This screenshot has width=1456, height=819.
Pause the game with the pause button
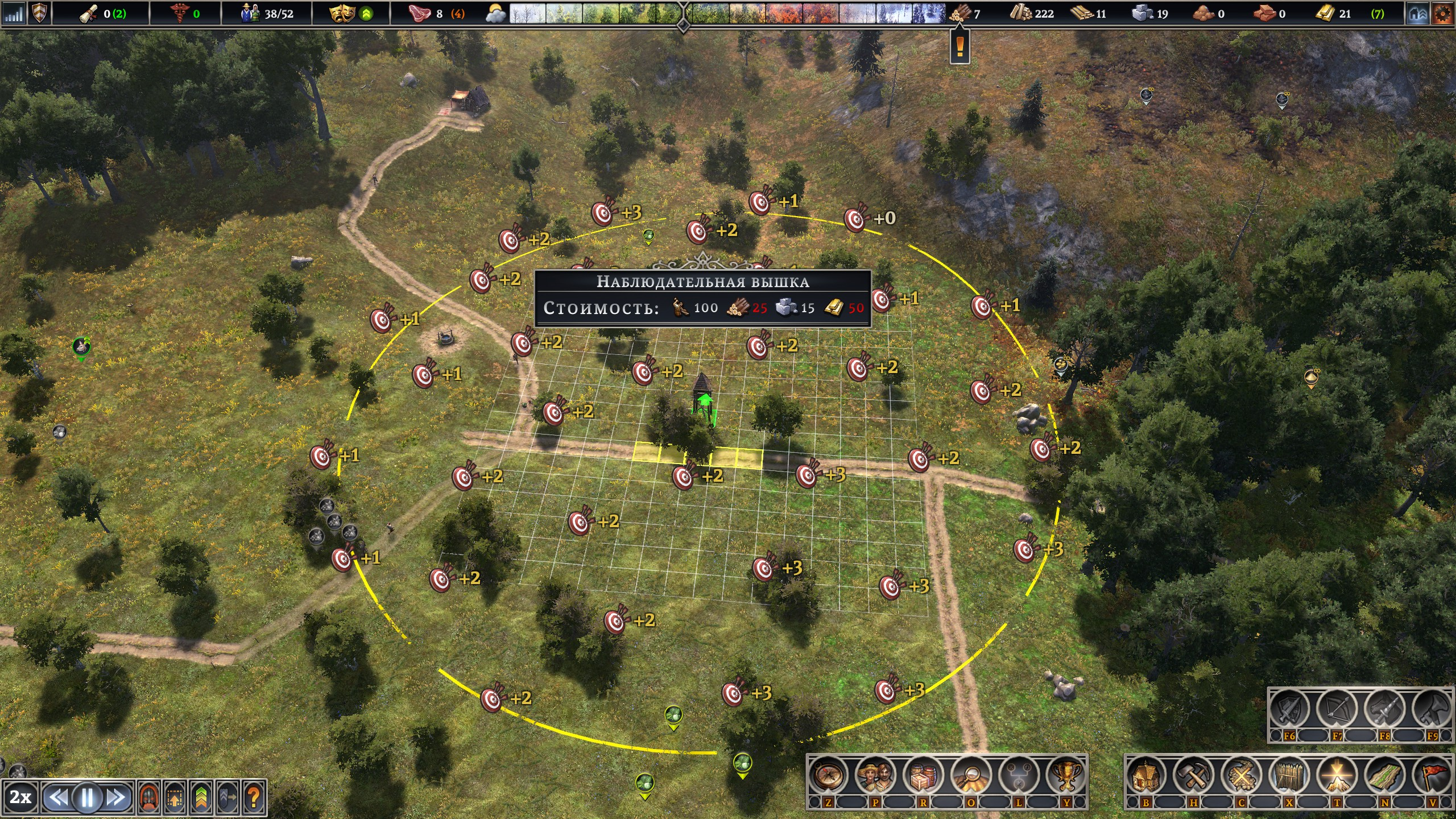(87, 798)
